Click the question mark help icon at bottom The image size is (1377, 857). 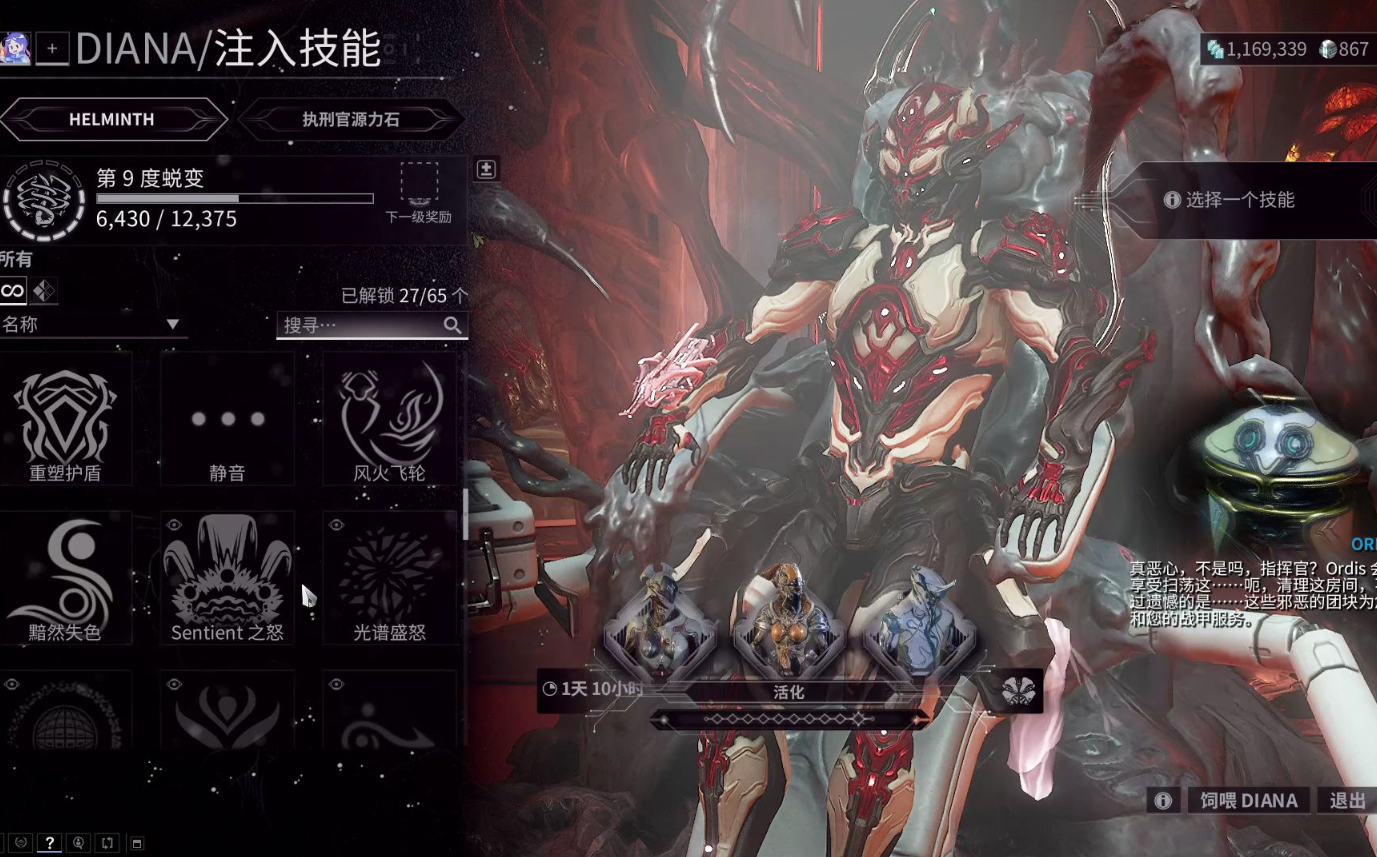pyautogui.click(x=48, y=843)
